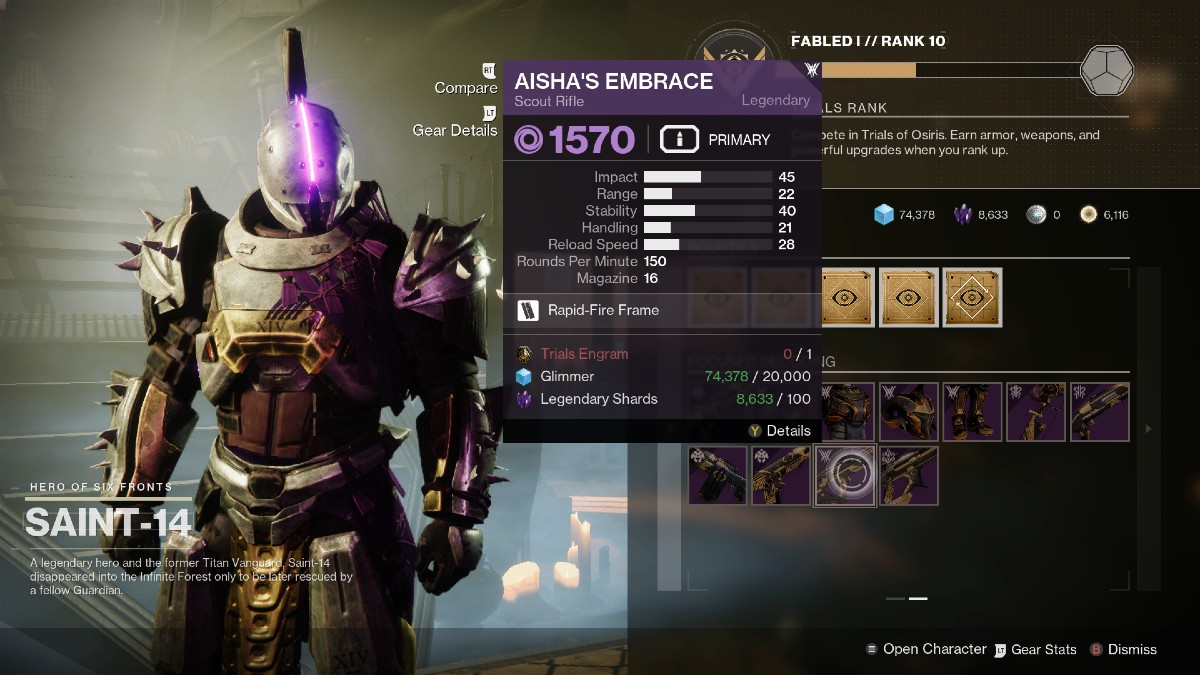
Task: Select the Trials helmet focusing item
Action: pos(909,411)
